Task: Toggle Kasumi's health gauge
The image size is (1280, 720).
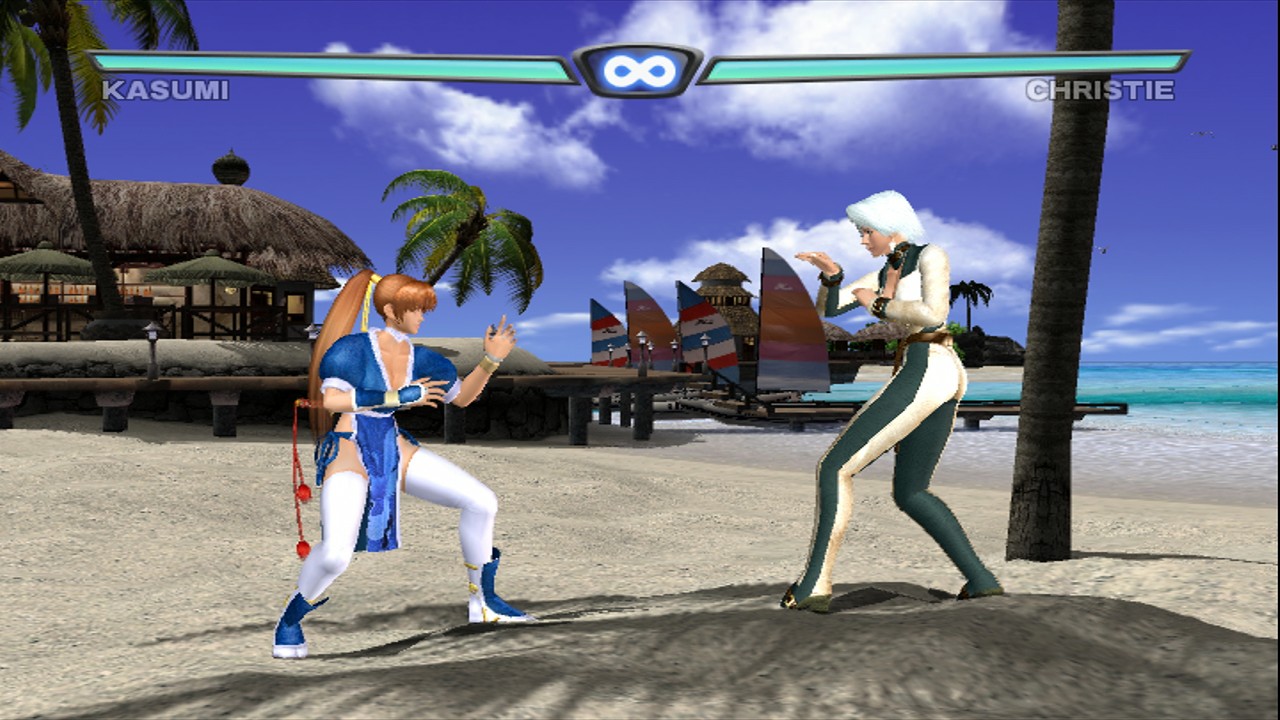Action: tap(330, 67)
